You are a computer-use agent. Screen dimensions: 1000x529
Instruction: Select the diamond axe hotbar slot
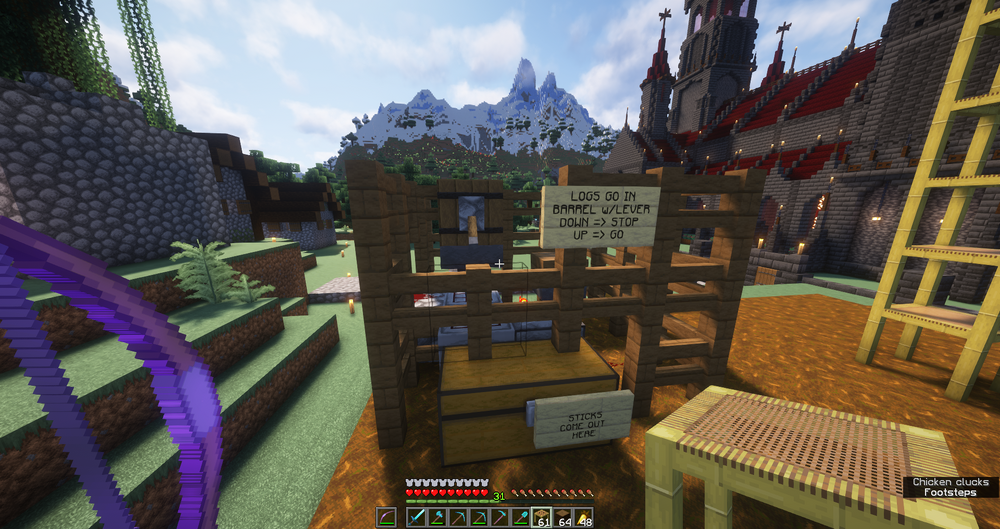pyautogui.click(x=437, y=517)
